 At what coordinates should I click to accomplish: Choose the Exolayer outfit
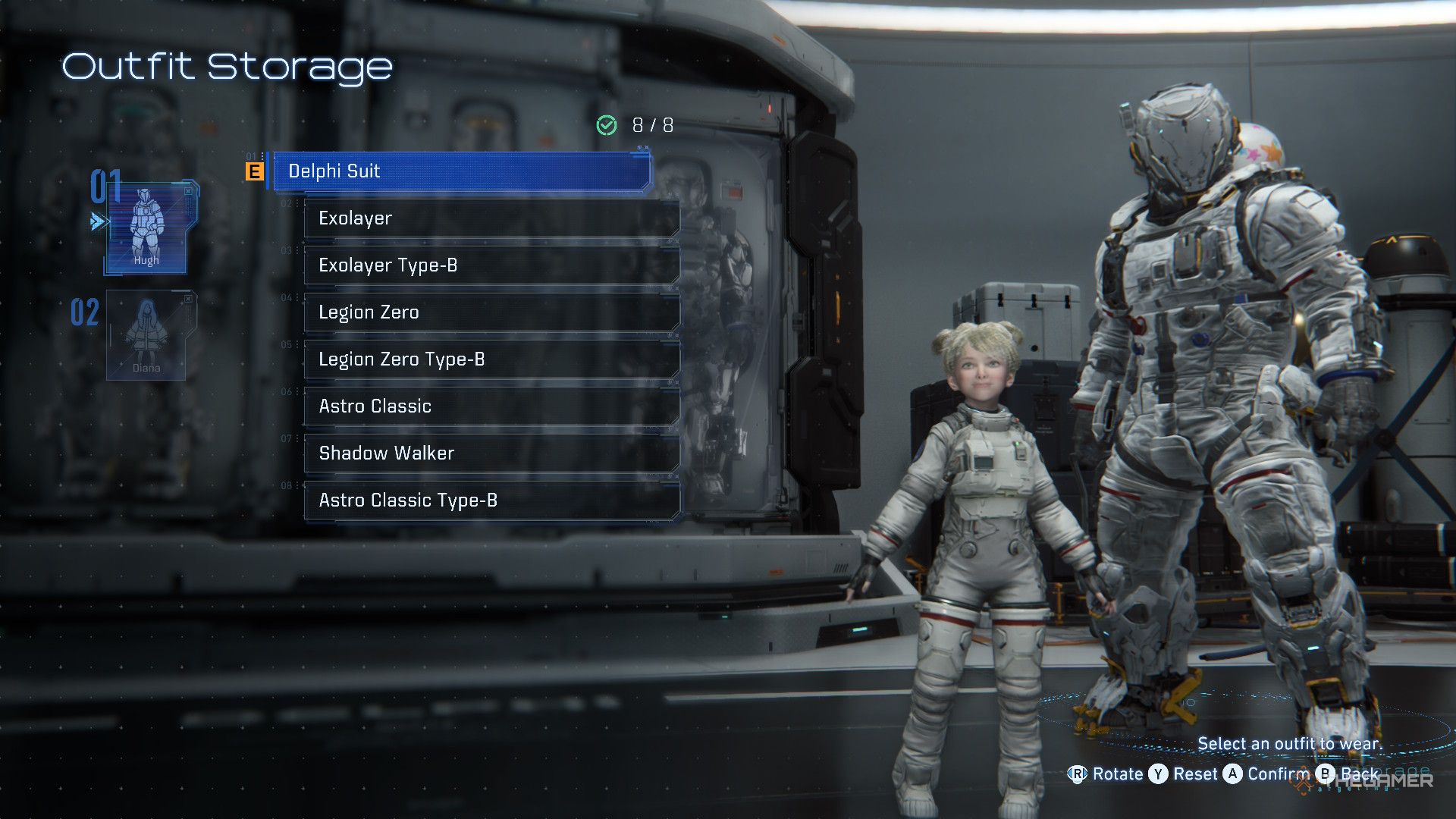[x=491, y=218]
